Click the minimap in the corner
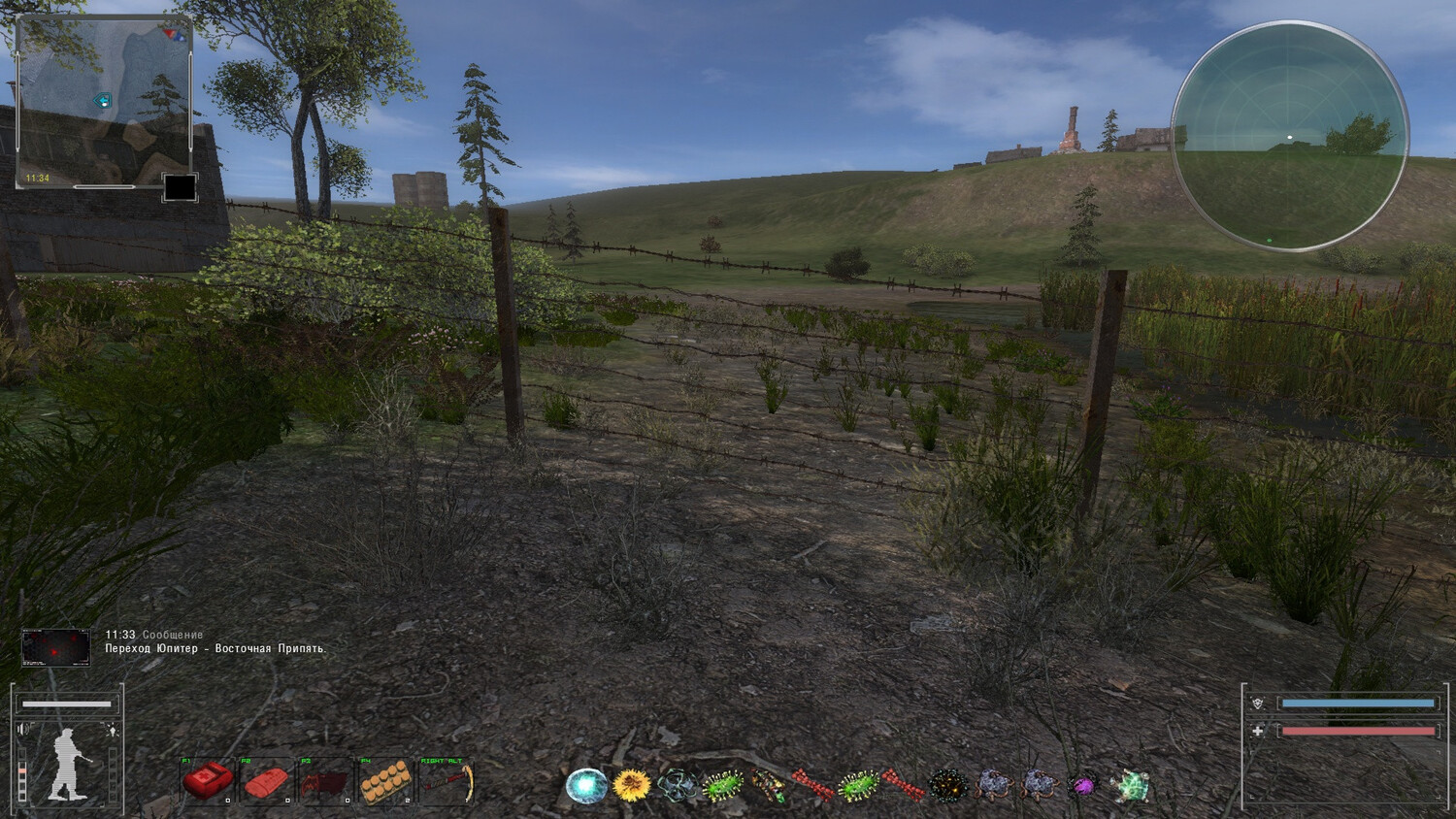The image size is (1456, 819). 104,101
